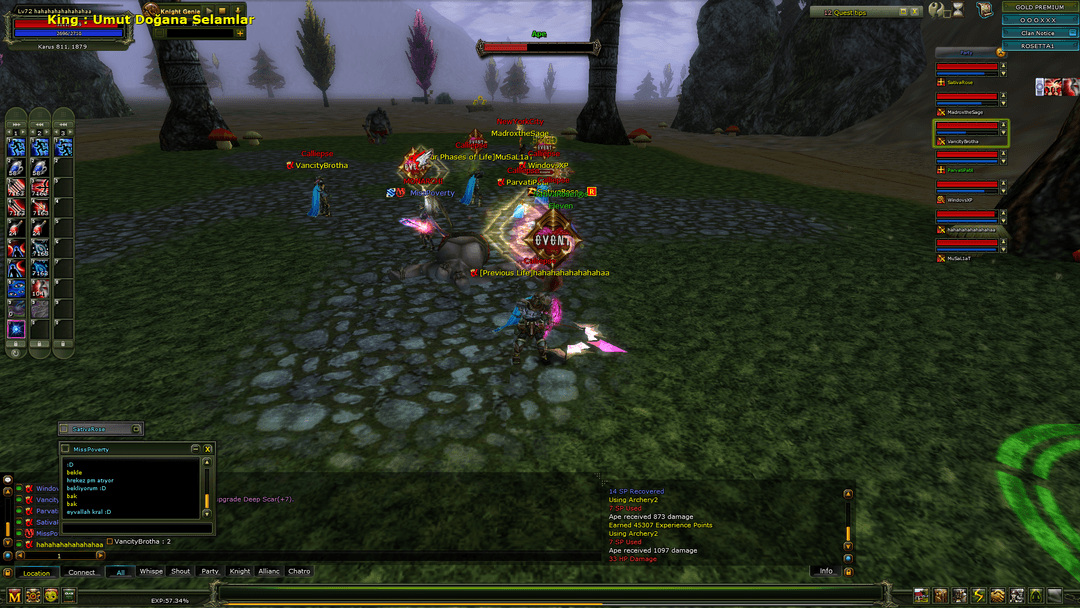Show the All chat tab
Screen dimensions: 1080x608
[x=121, y=572]
